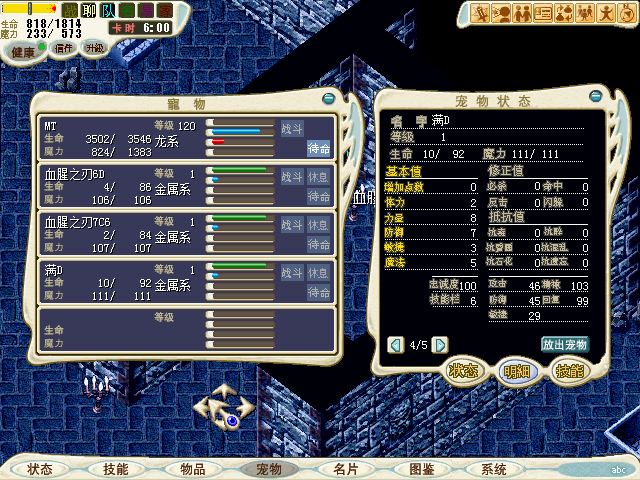Image resolution: width=640 pixels, height=480 pixels.
Task: Open the 系统 system menu
Action: coord(494,469)
